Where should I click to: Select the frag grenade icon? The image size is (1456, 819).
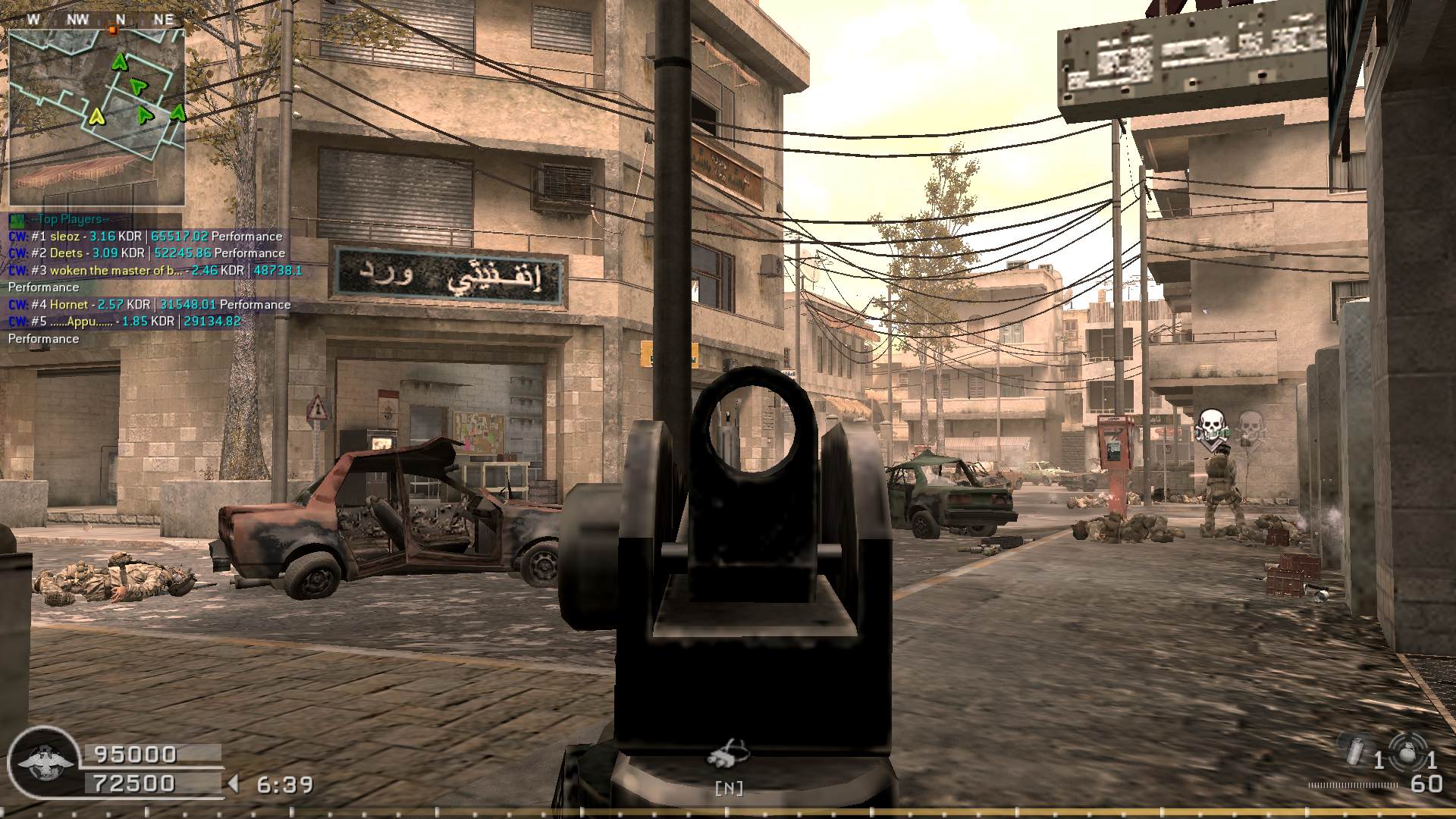(1409, 754)
